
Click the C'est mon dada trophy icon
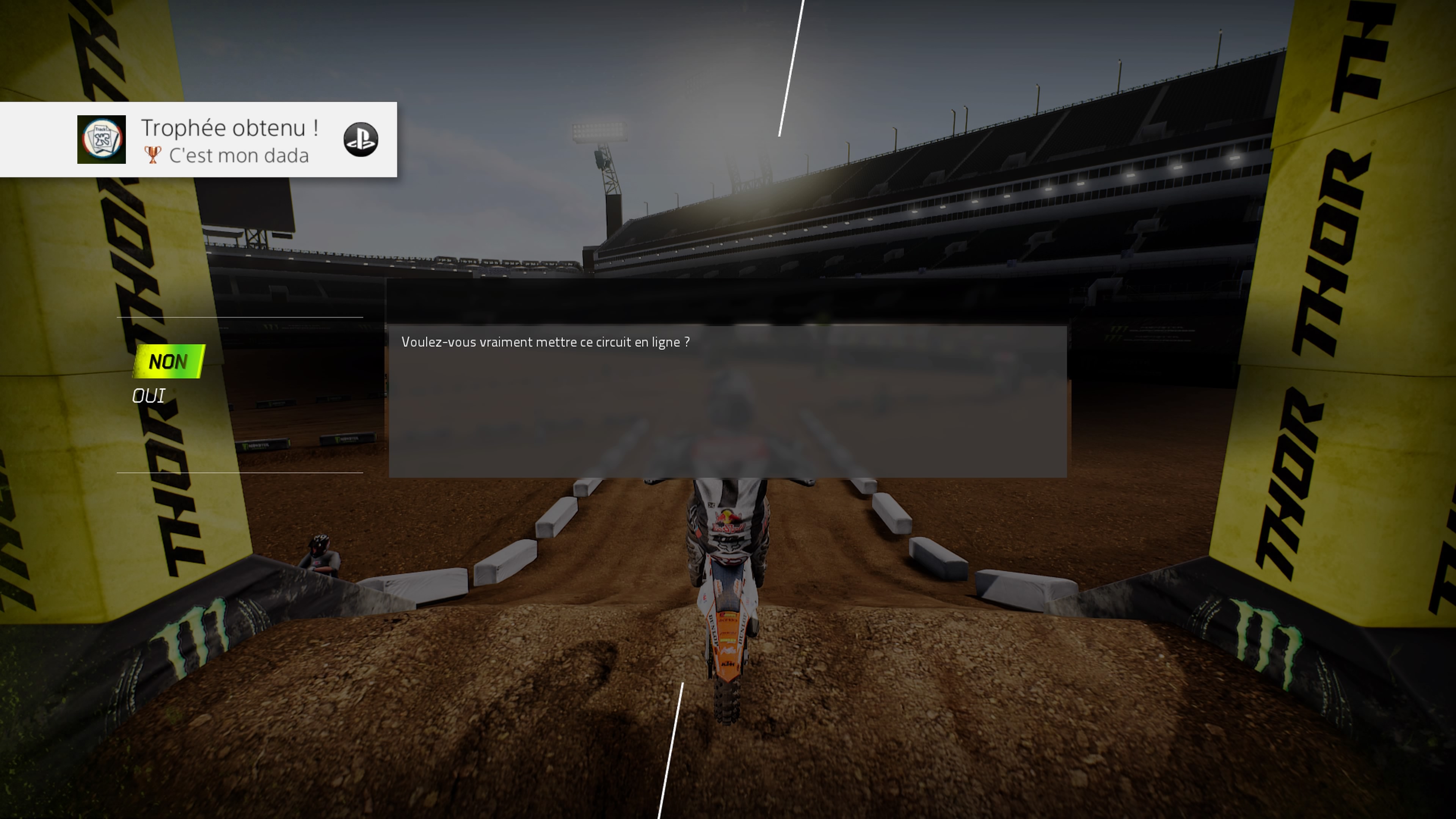pyautogui.click(x=101, y=140)
